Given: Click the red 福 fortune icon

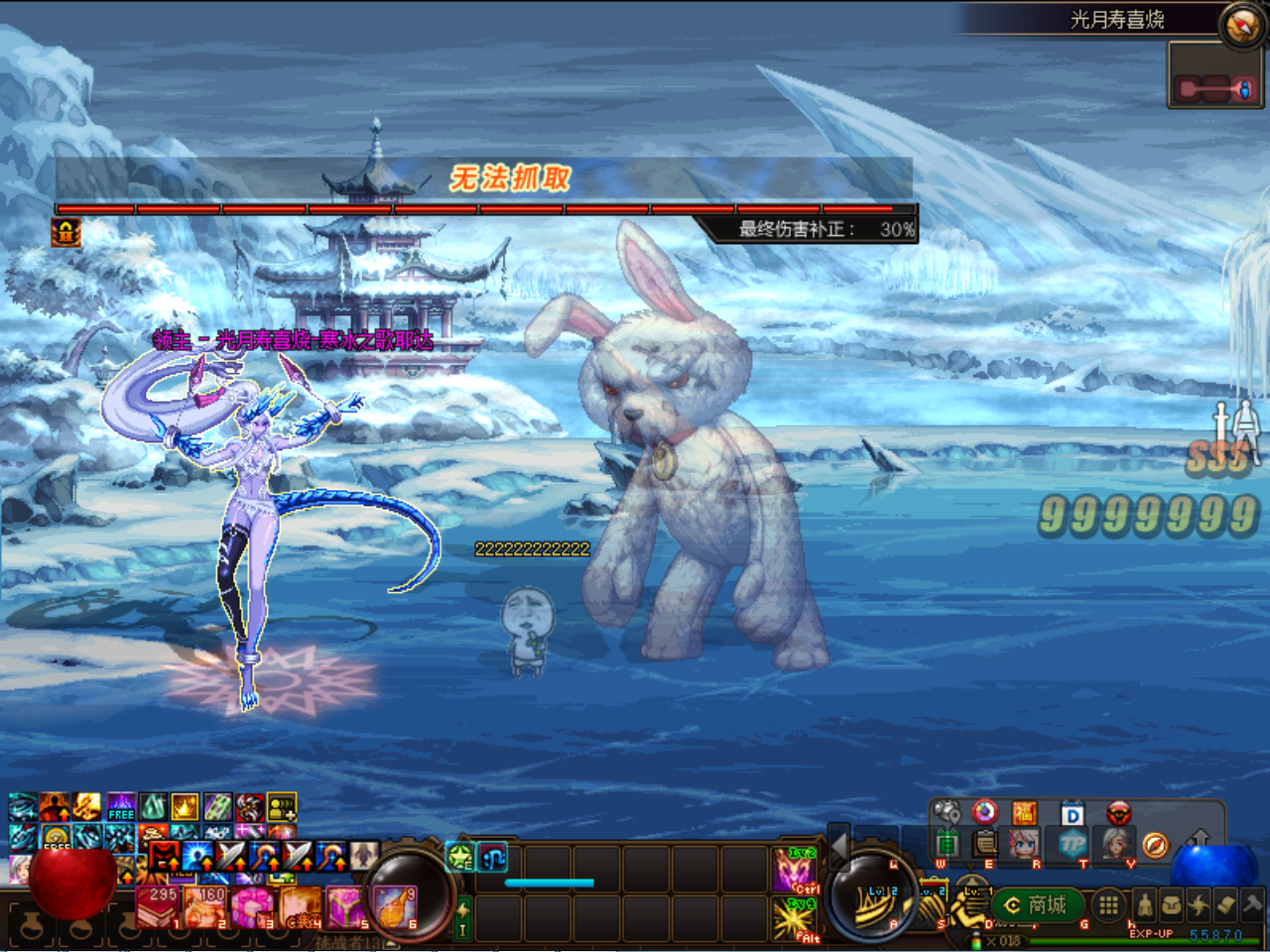Looking at the screenshot, I should point(1024,814).
